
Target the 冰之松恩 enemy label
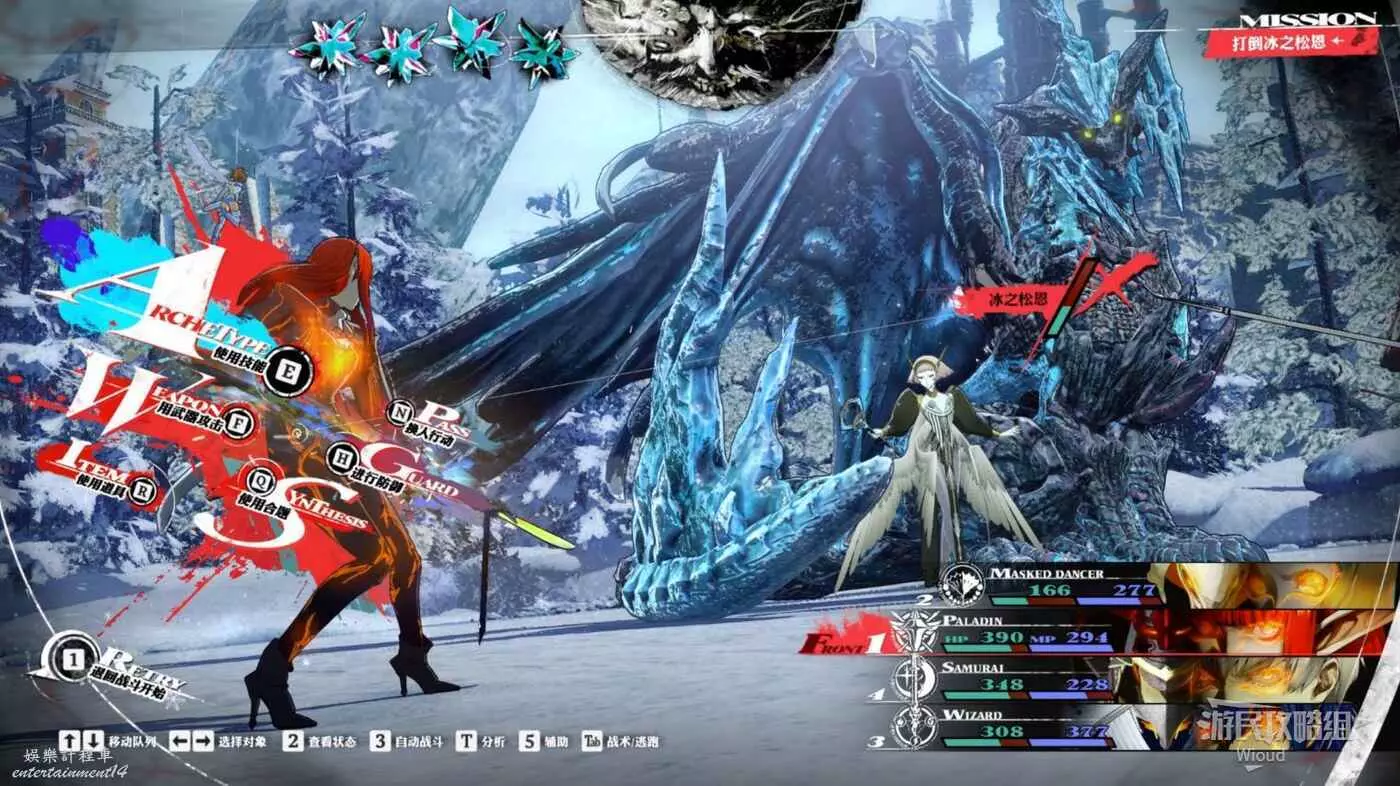pyautogui.click(x=997, y=298)
